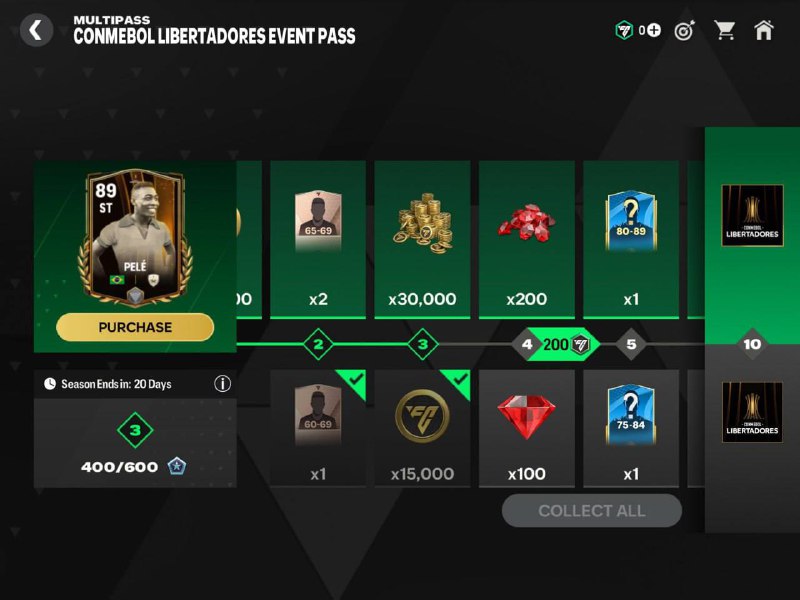This screenshot has width=800, height=600.
Task: Go back using the arrow button
Action: [x=36, y=30]
